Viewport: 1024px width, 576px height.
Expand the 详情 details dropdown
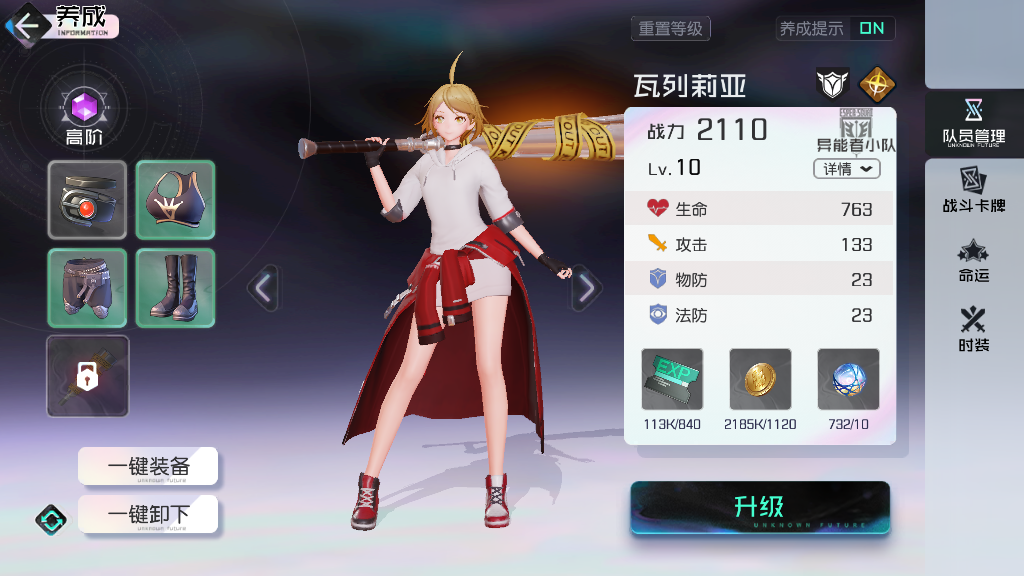click(846, 169)
